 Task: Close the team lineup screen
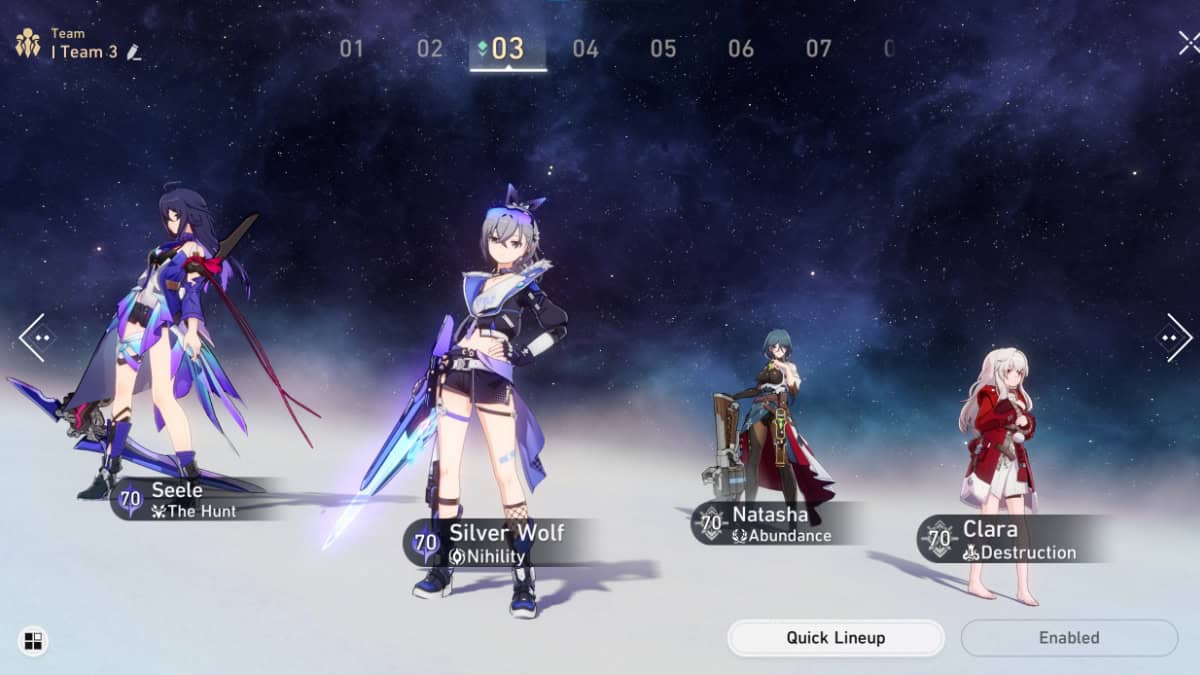click(x=1187, y=42)
